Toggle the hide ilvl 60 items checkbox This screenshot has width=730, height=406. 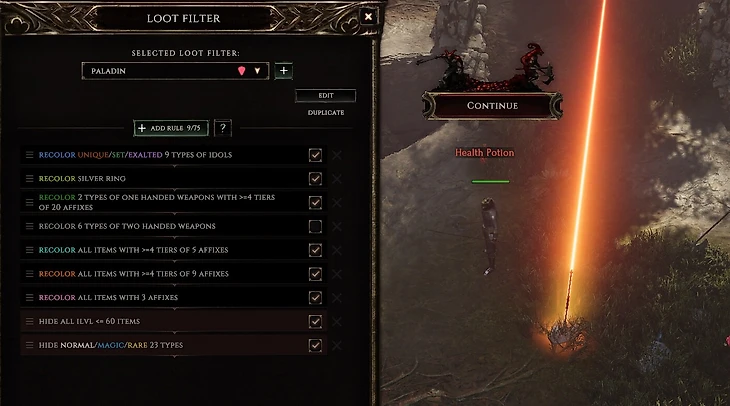click(315, 322)
